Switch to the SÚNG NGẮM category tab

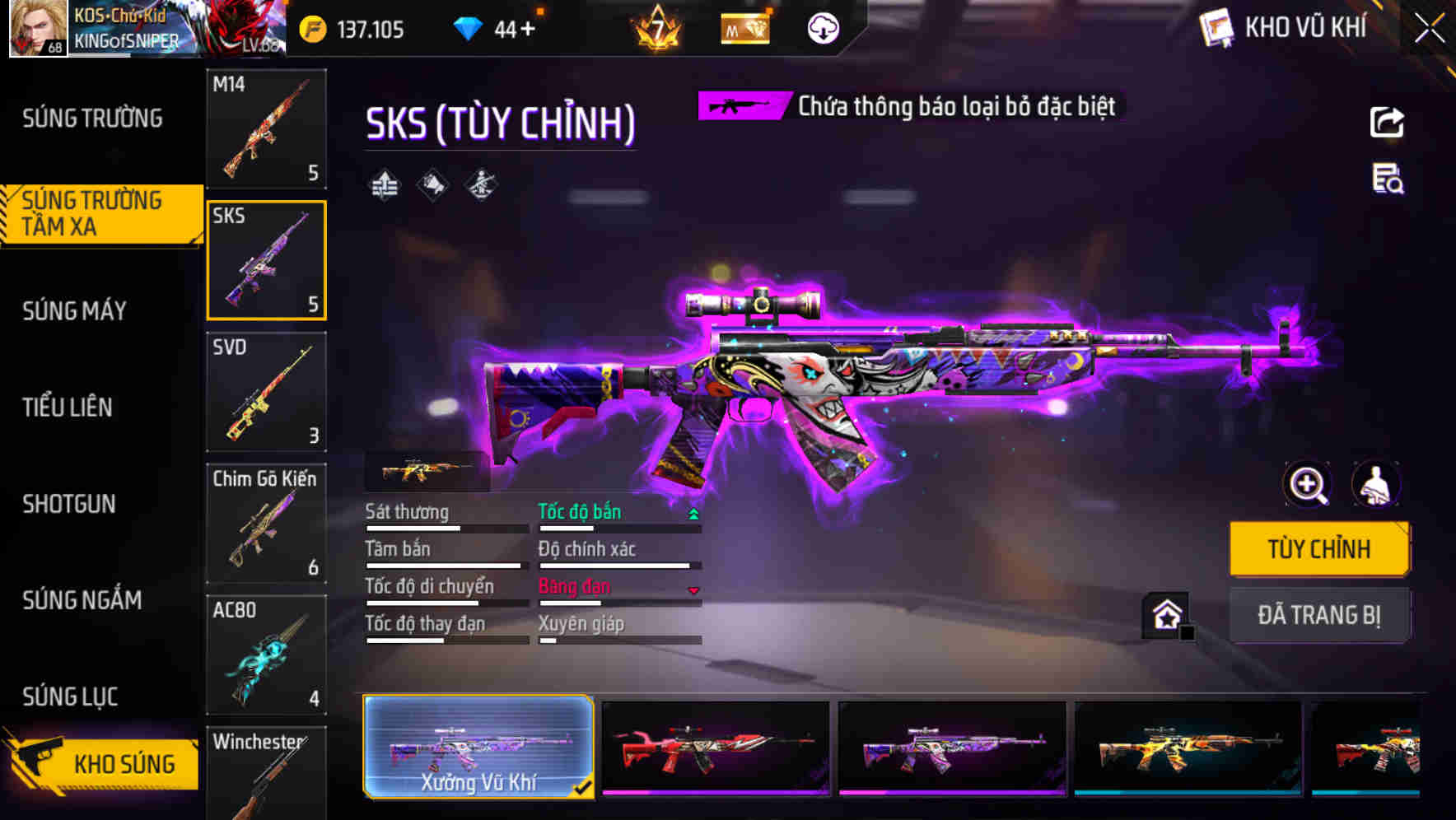(x=81, y=601)
